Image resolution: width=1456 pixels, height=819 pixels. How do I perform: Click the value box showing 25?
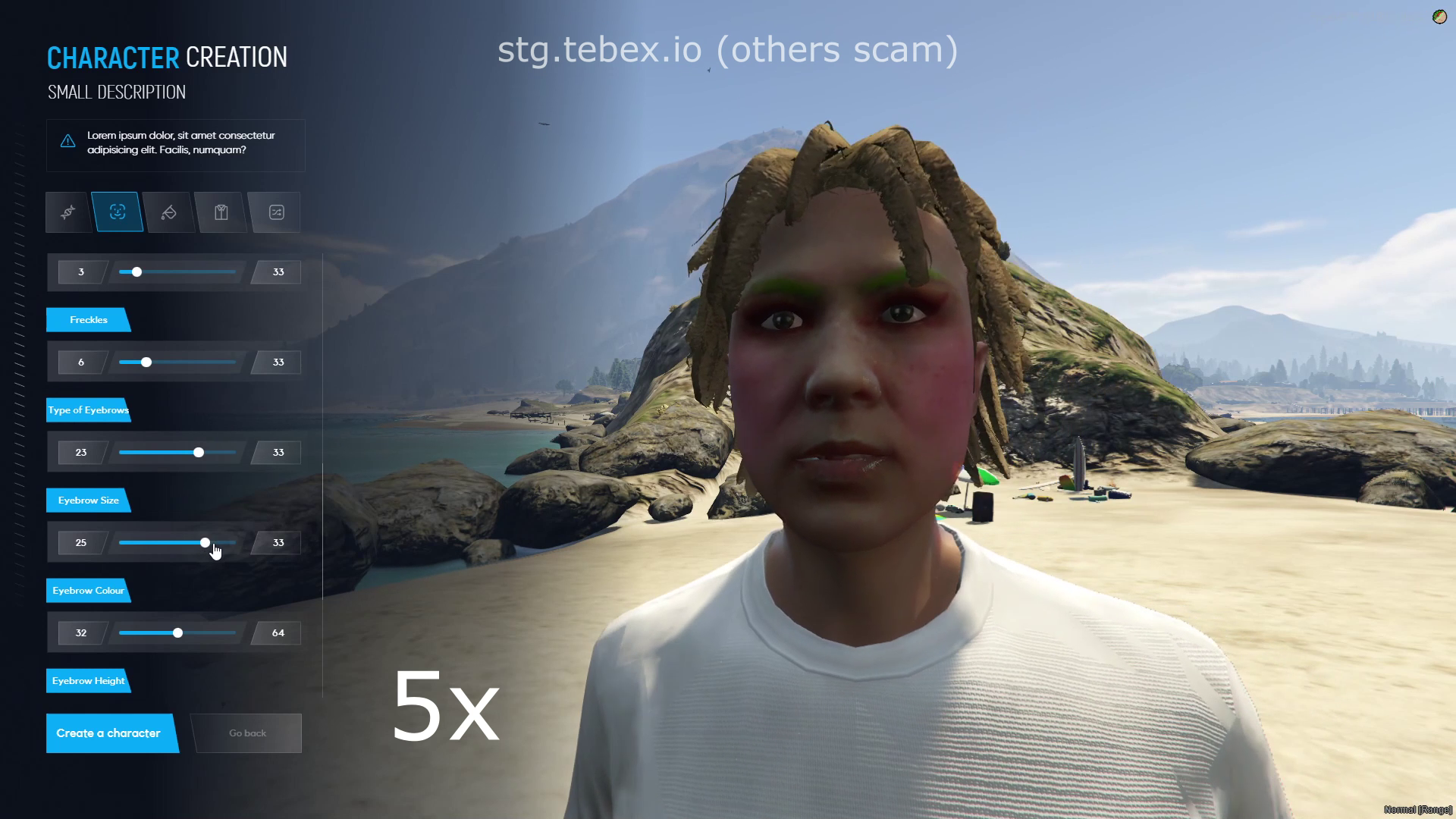point(80,542)
